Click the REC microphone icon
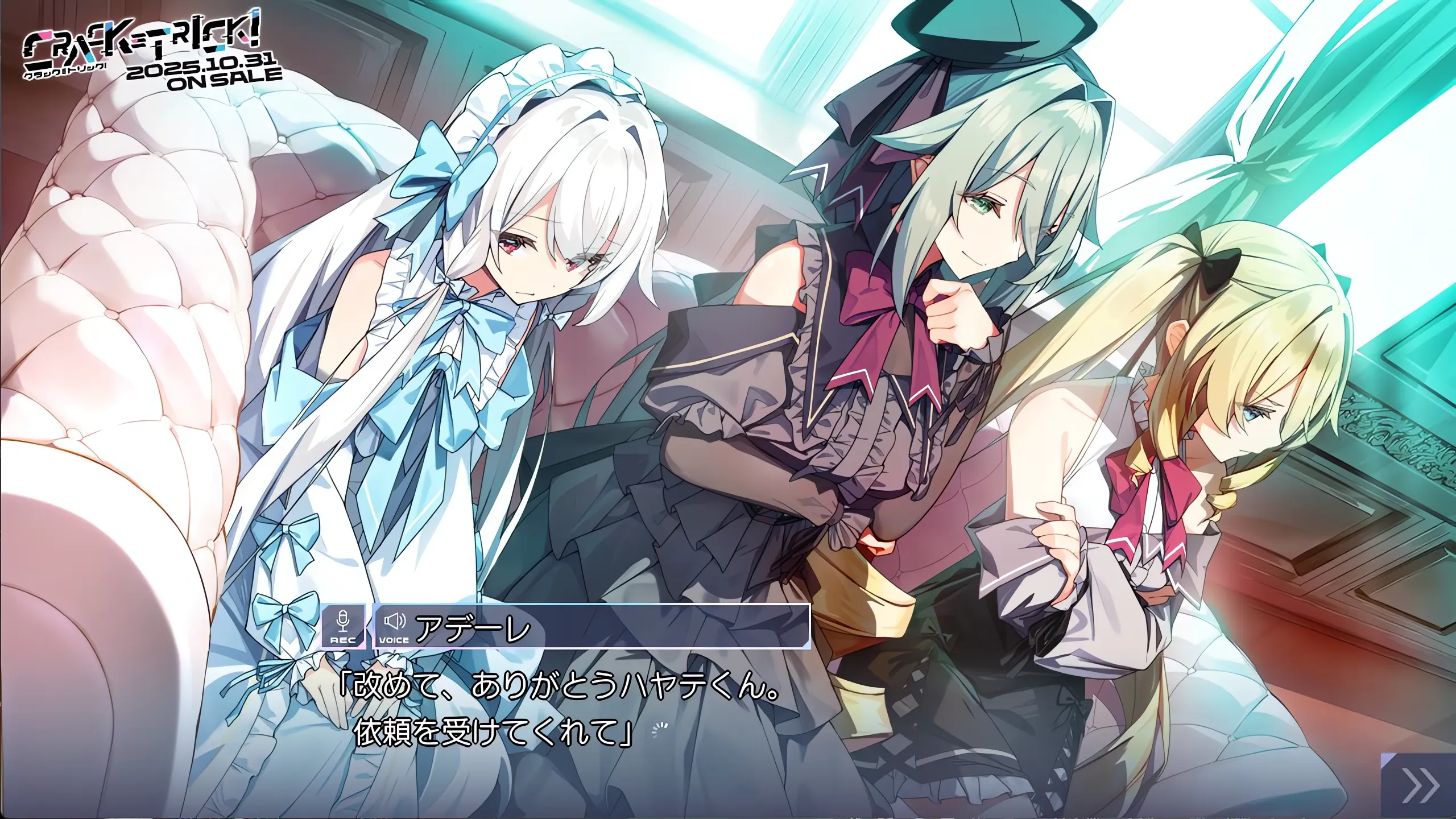1456x819 pixels. click(x=342, y=627)
